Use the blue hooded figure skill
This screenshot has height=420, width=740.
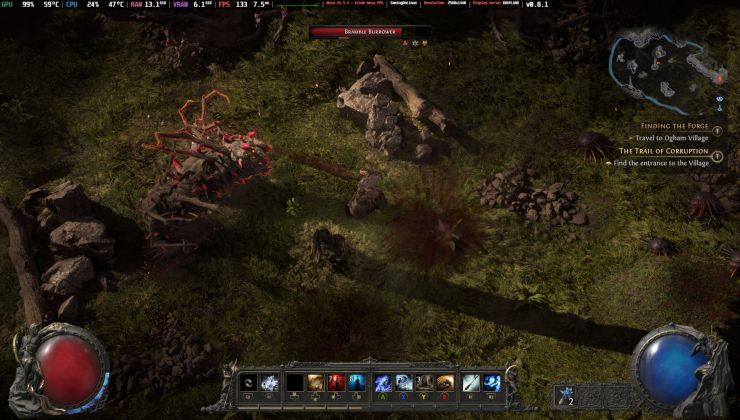pyautogui.click(x=359, y=382)
